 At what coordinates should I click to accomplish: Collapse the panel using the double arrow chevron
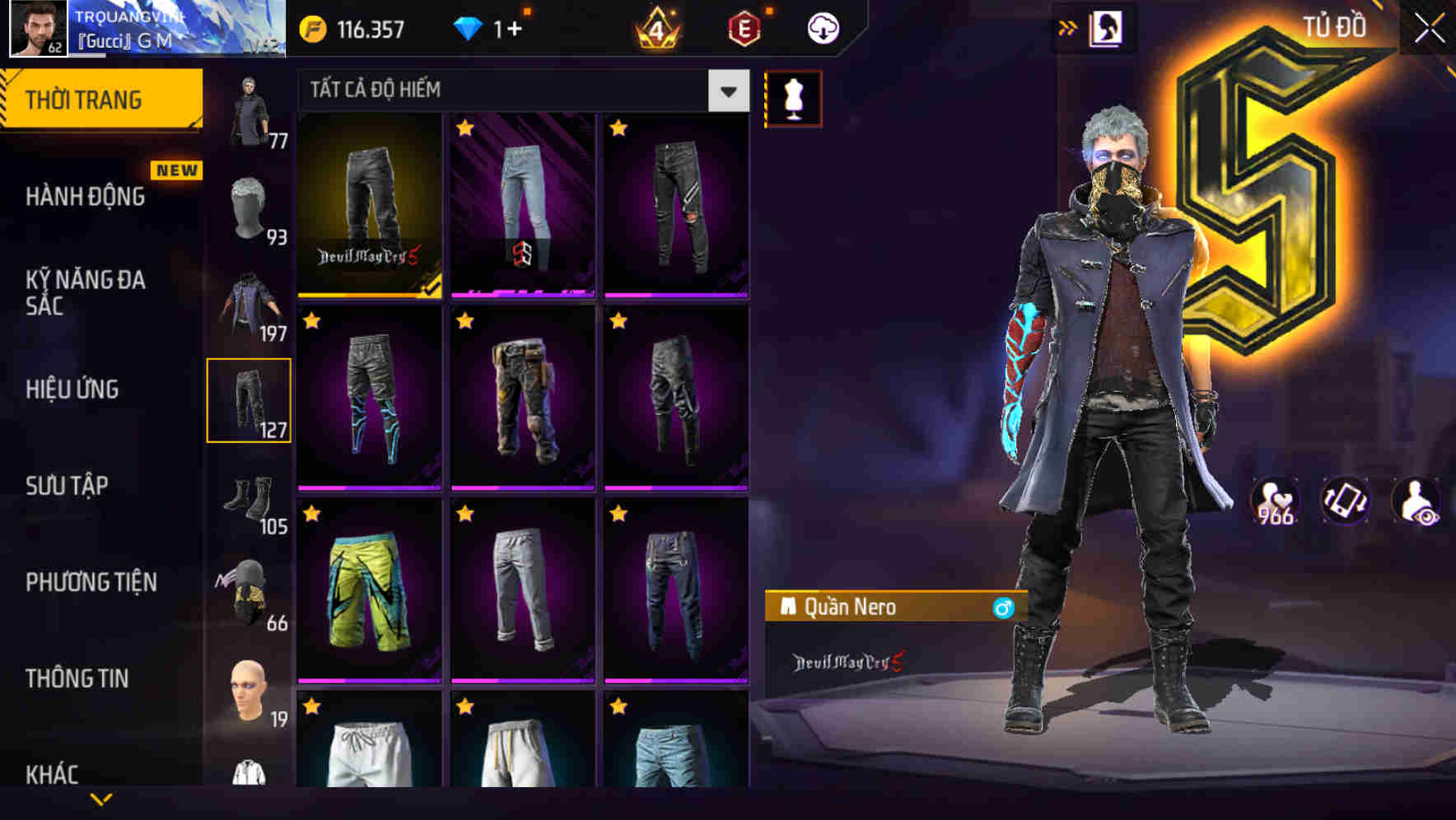coord(1068,26)
